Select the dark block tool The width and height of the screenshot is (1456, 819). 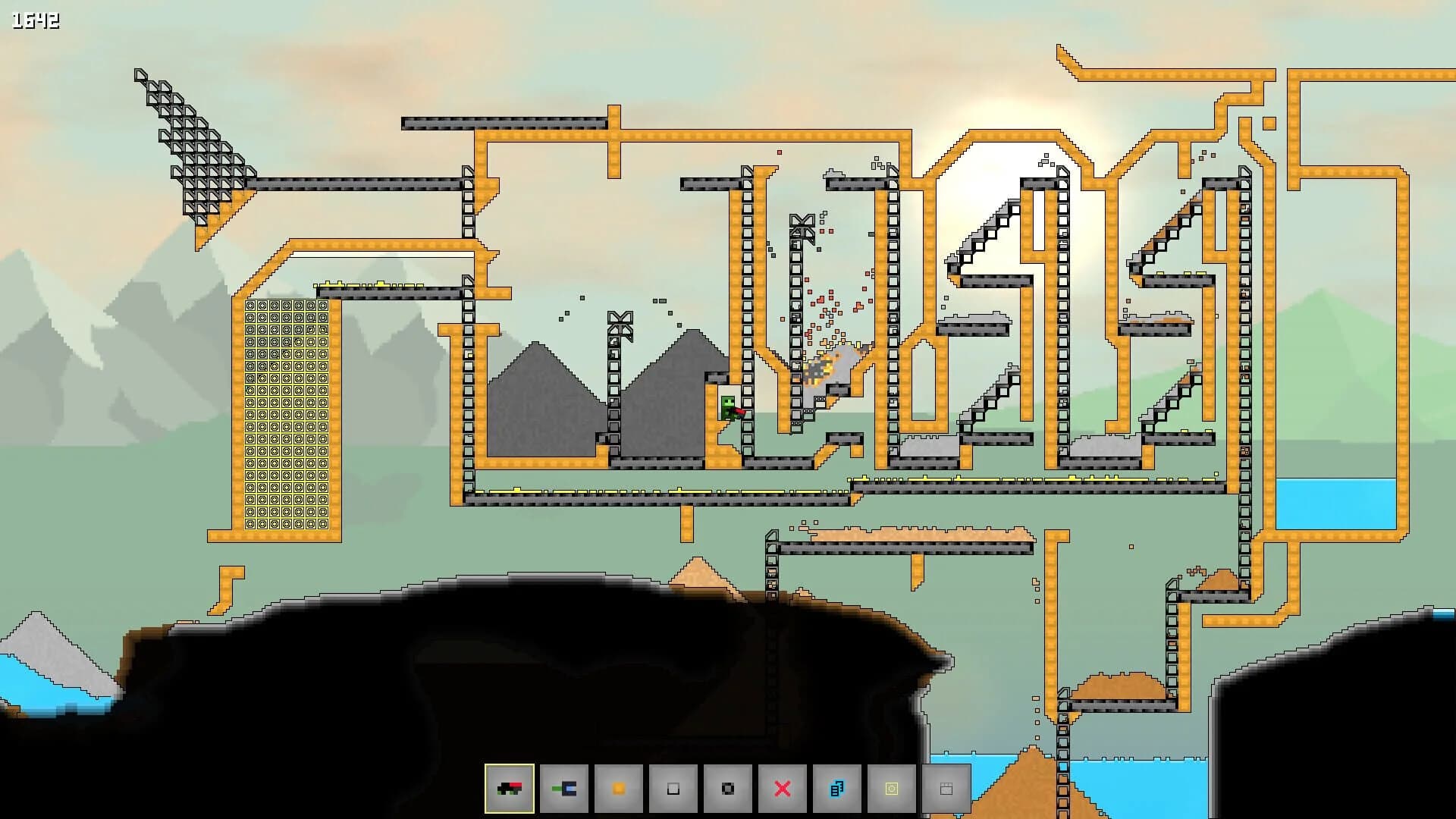(726, 789)
